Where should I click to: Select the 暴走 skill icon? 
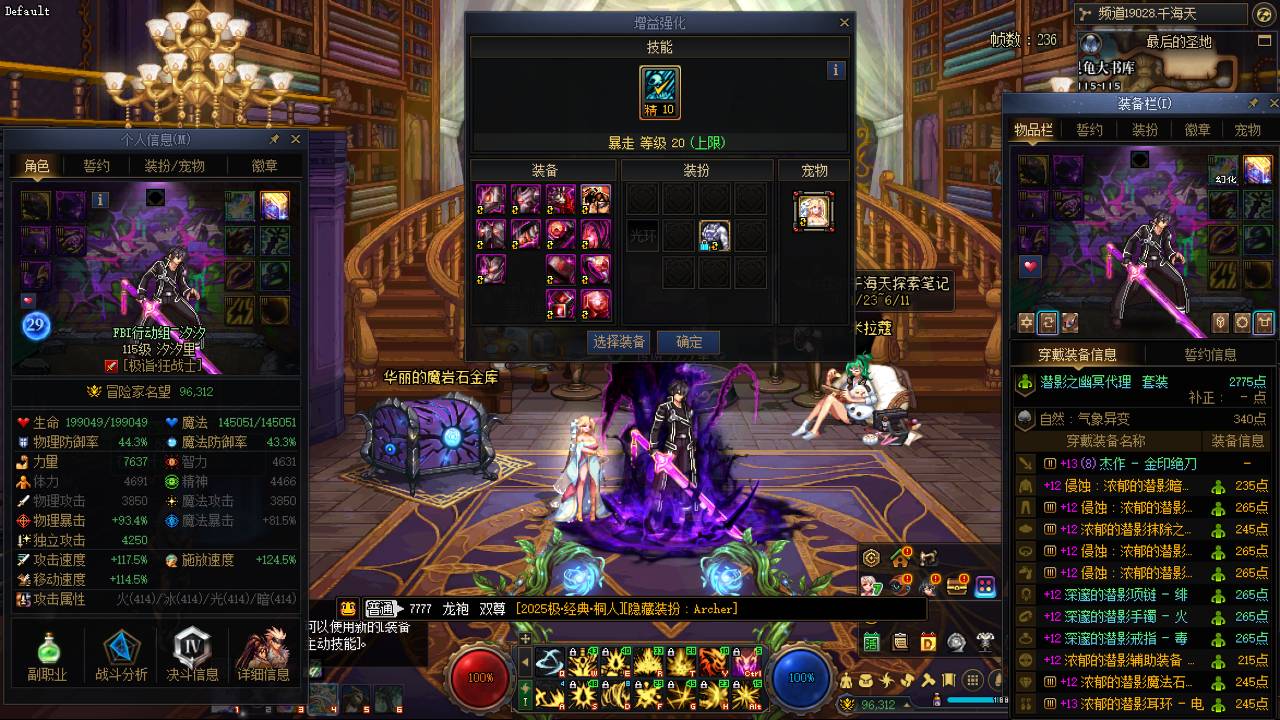click(660, 92)
